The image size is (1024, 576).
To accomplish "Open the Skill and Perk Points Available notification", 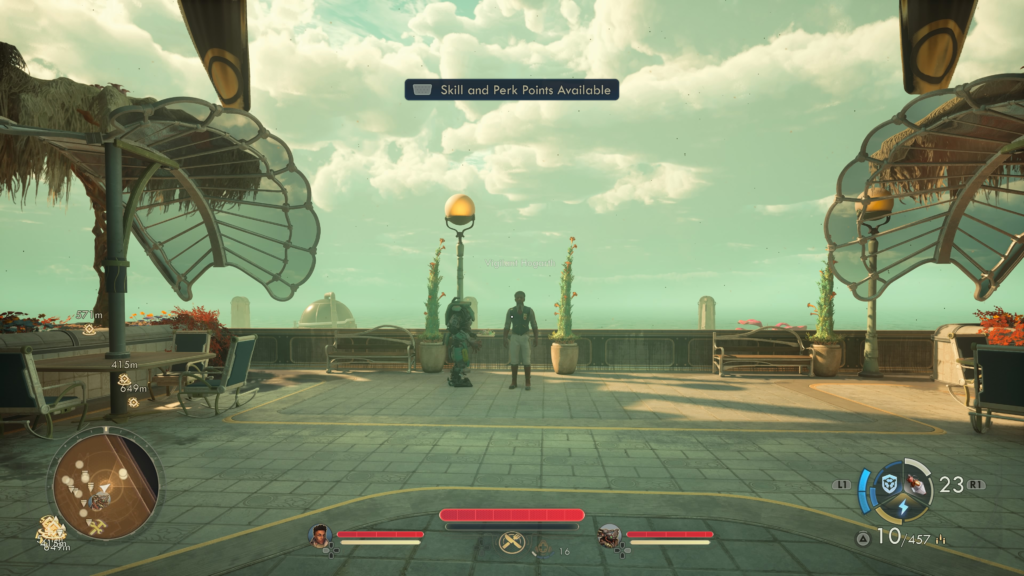I will click(512, 90).
